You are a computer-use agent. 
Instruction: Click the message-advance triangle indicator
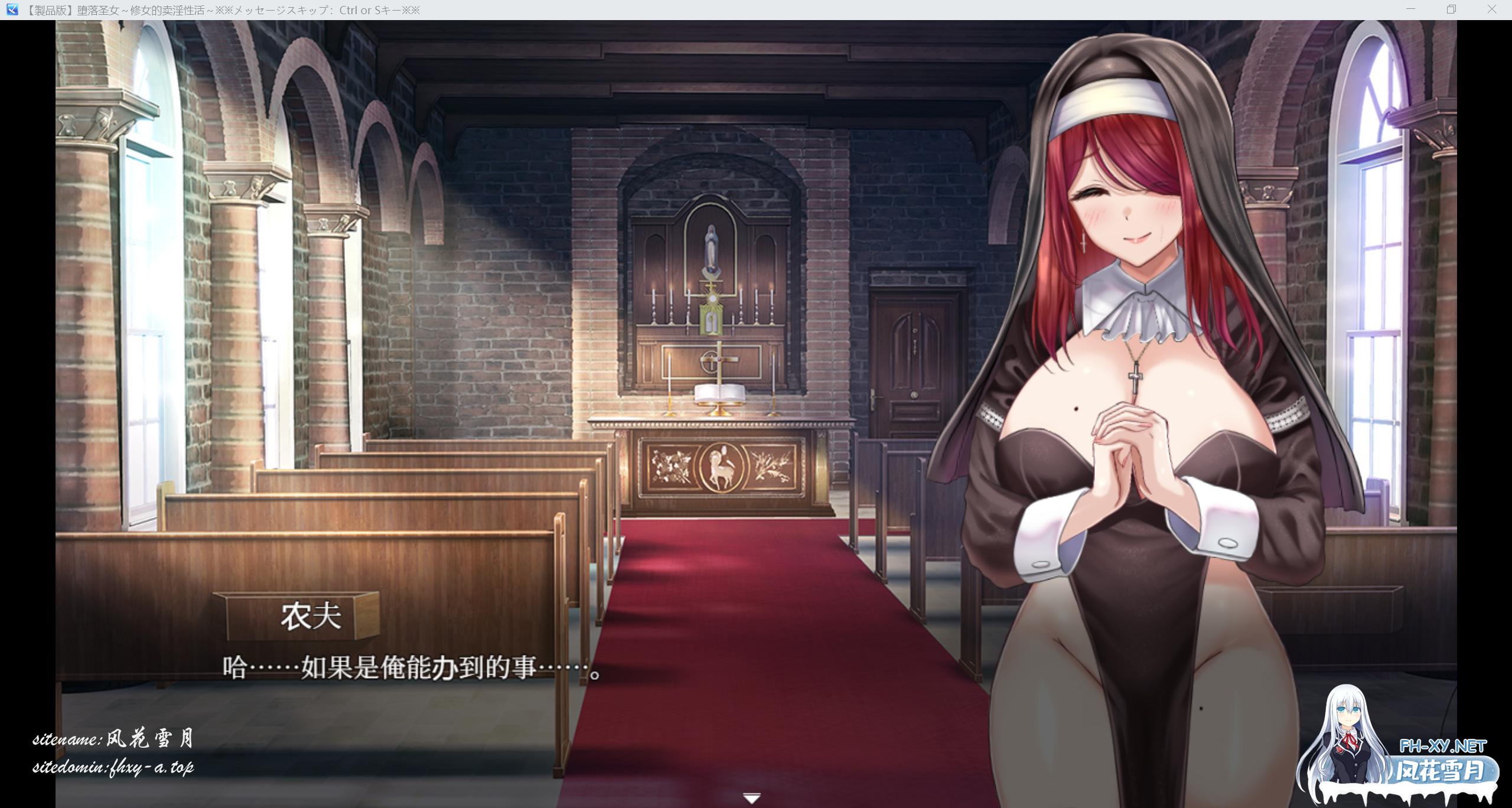click(x=751, y=797)
